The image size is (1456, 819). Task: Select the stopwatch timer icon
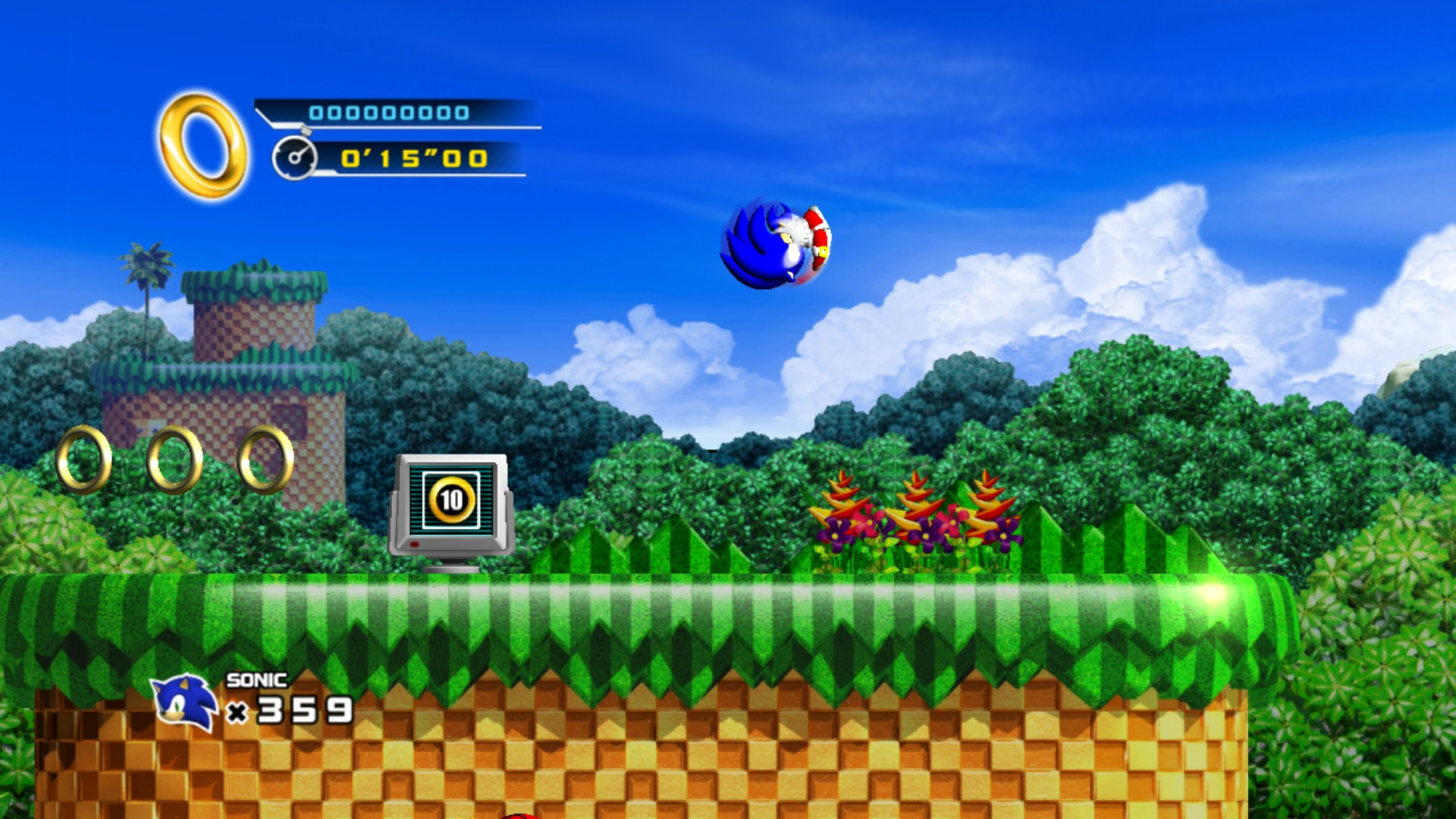tap(297, 158)
